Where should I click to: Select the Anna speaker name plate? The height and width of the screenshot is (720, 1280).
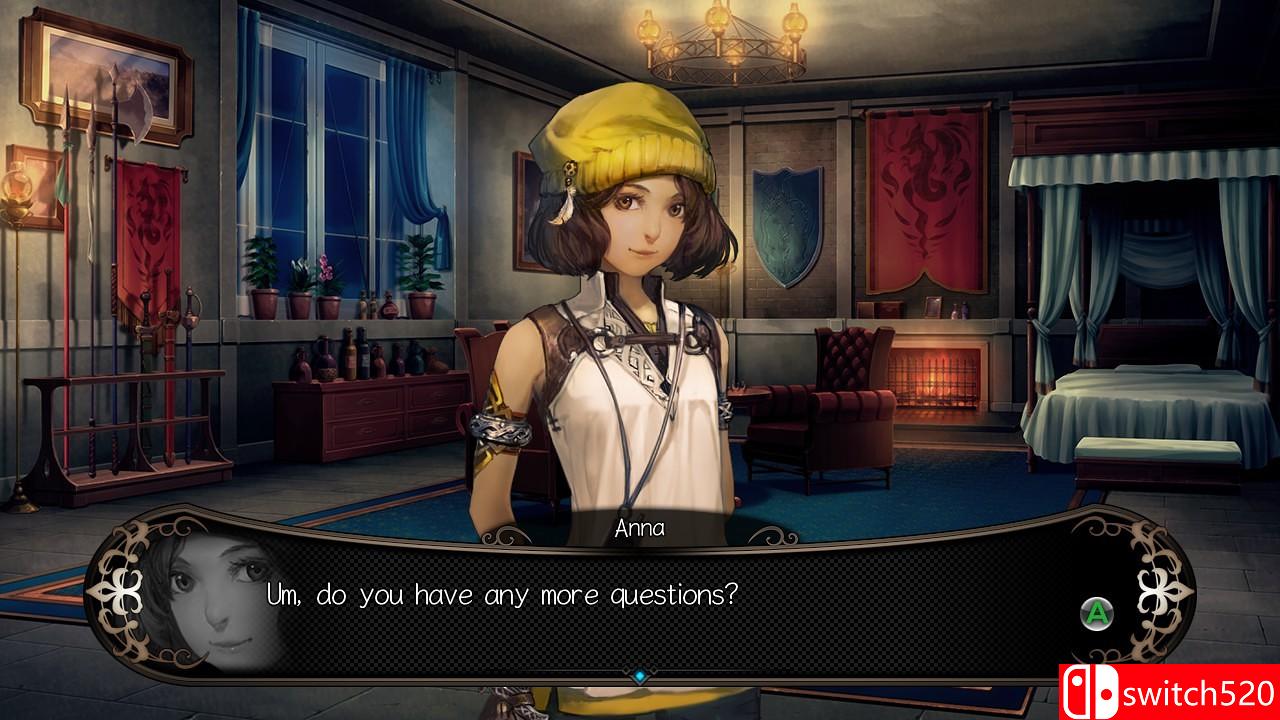tap(640, 528)
